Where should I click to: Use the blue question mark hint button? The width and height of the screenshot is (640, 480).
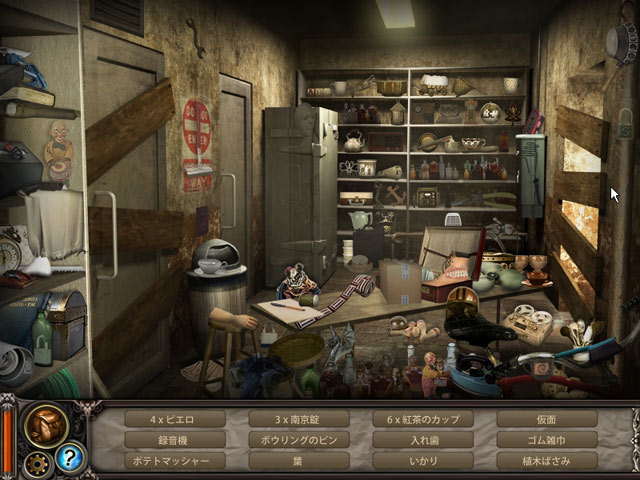pyautogui.click(x=72, y=457)
